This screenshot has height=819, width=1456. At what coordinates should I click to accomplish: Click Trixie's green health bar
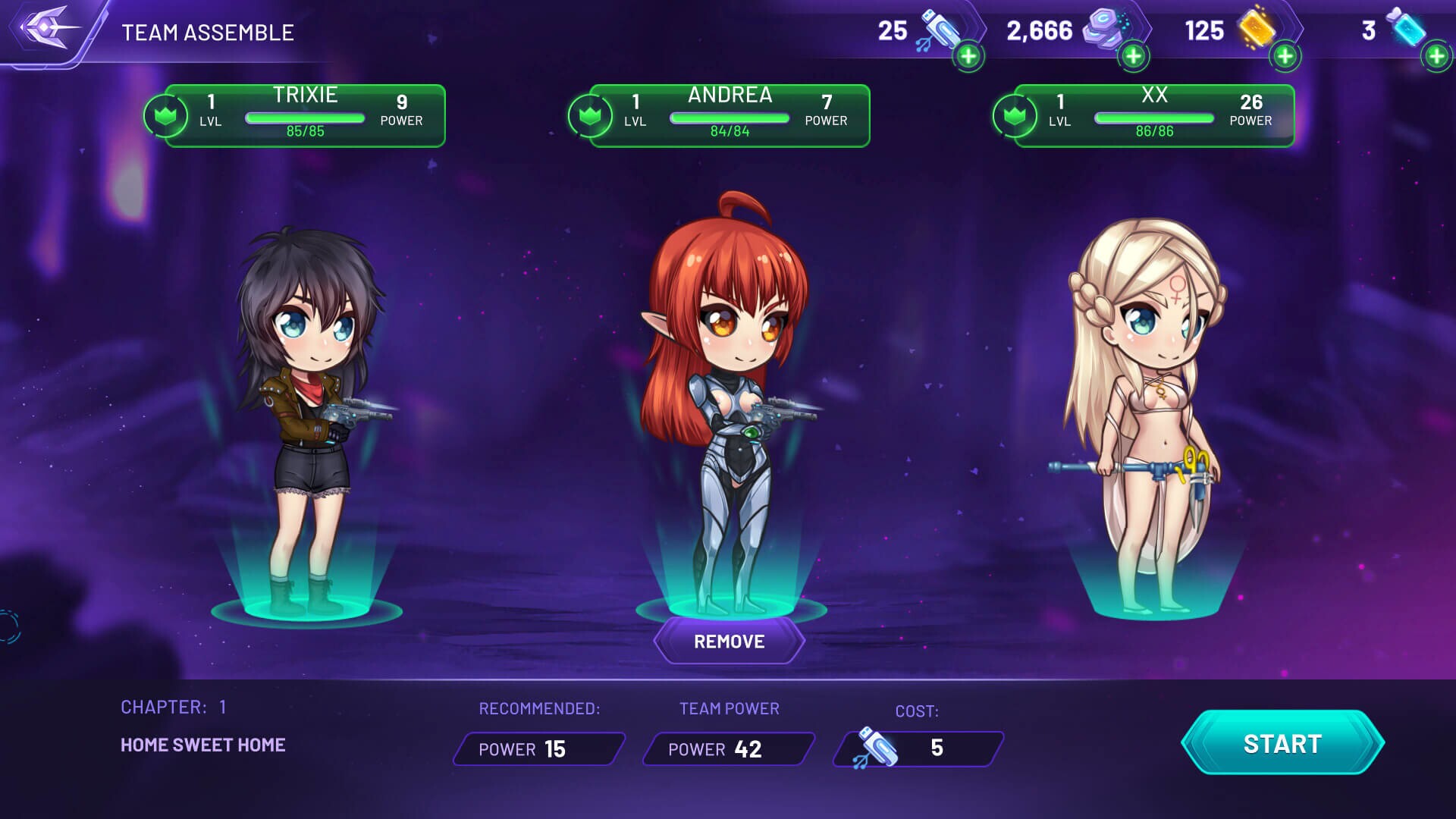pos(305,118)
